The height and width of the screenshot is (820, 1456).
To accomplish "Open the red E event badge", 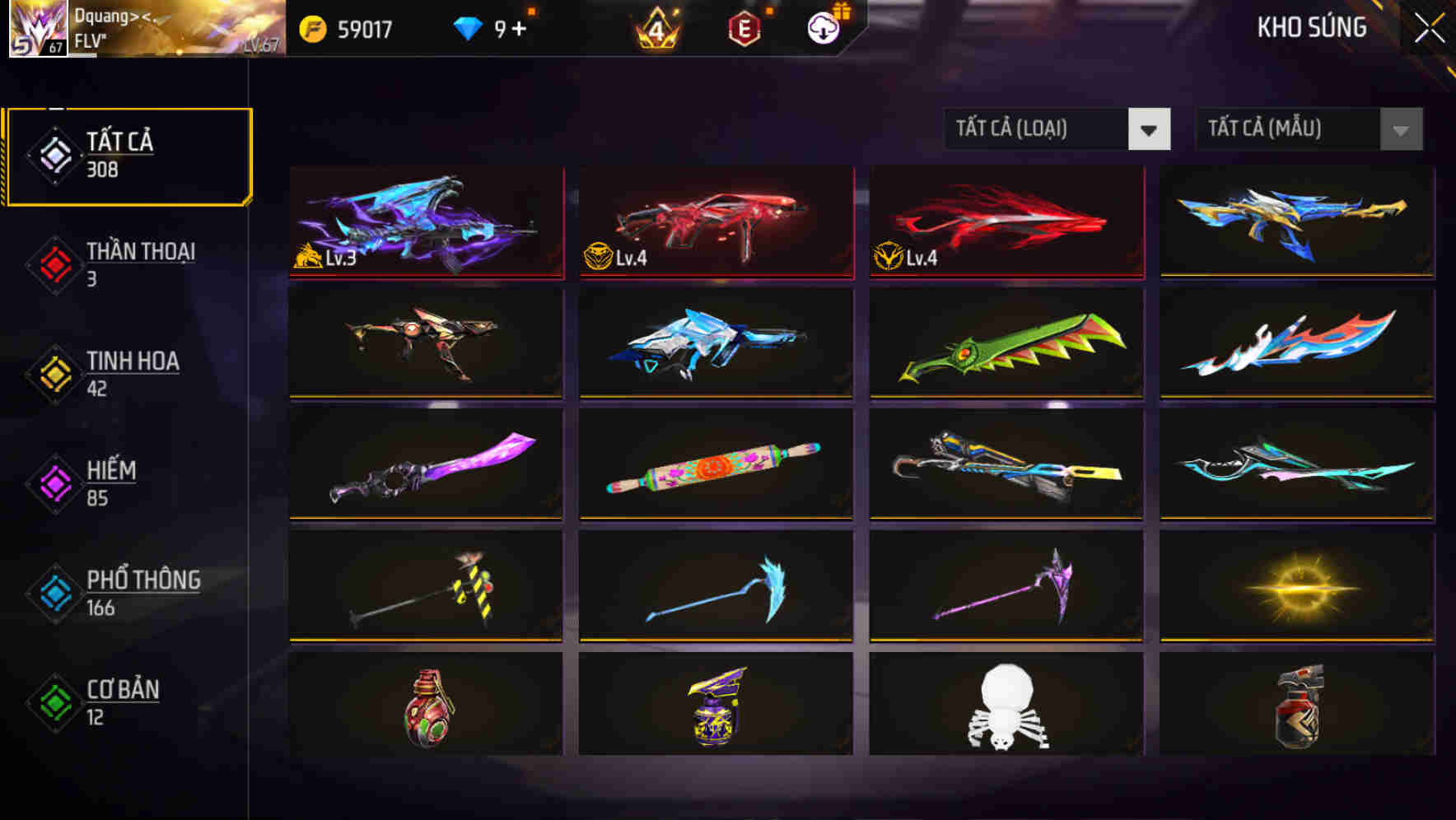I will pos(743,27).
